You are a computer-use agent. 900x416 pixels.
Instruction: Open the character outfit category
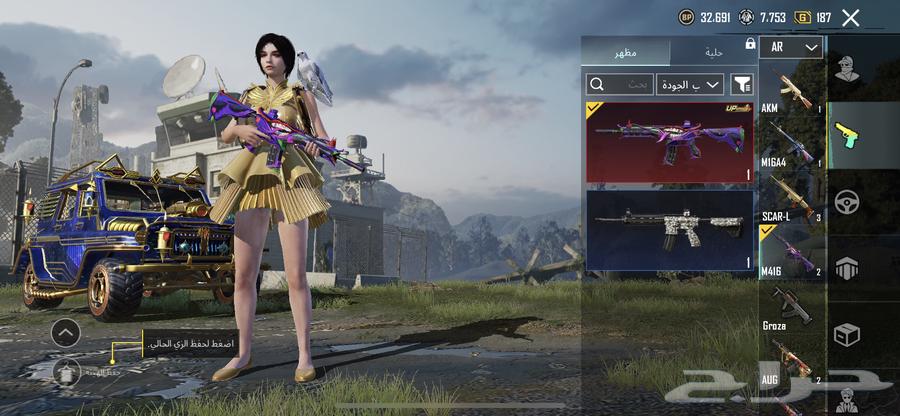848,69
